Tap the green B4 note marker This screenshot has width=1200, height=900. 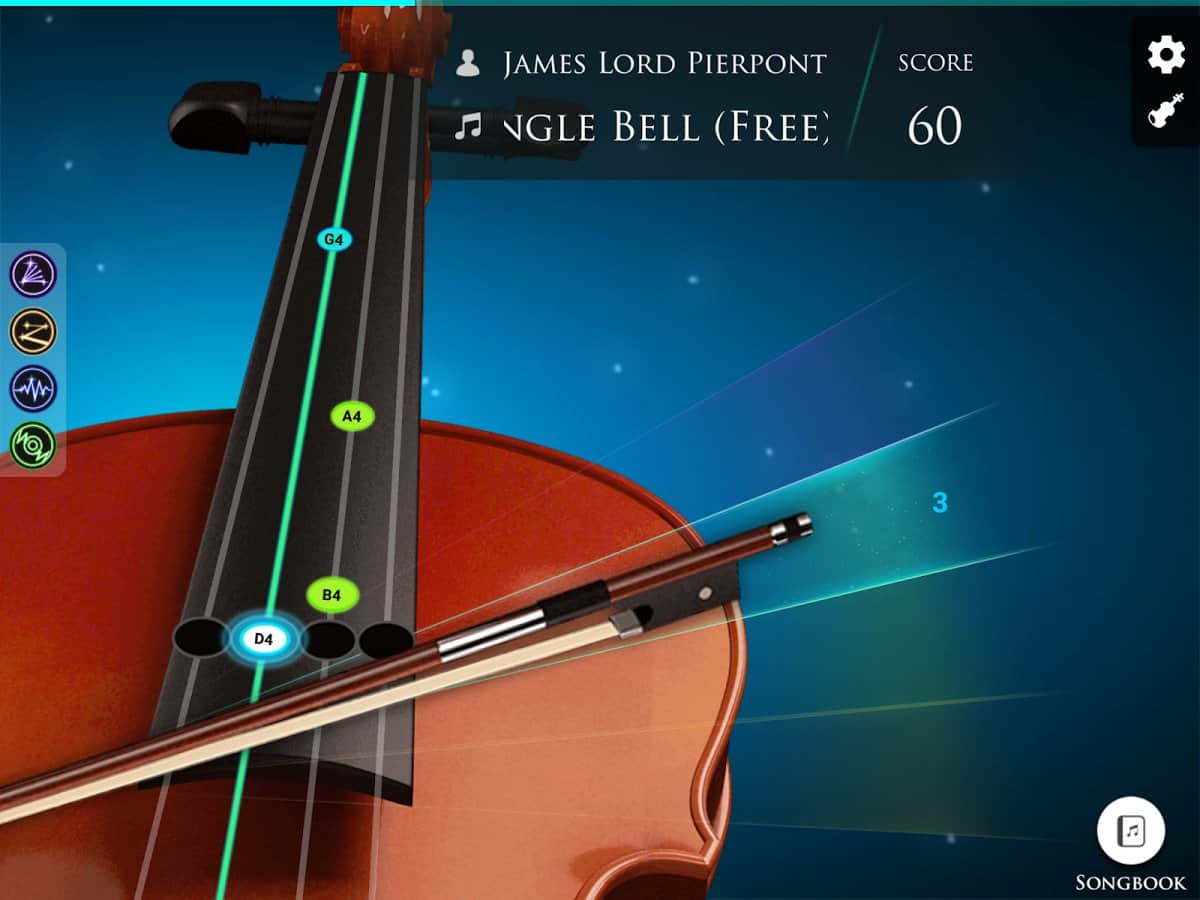click(x=332, y=596)
